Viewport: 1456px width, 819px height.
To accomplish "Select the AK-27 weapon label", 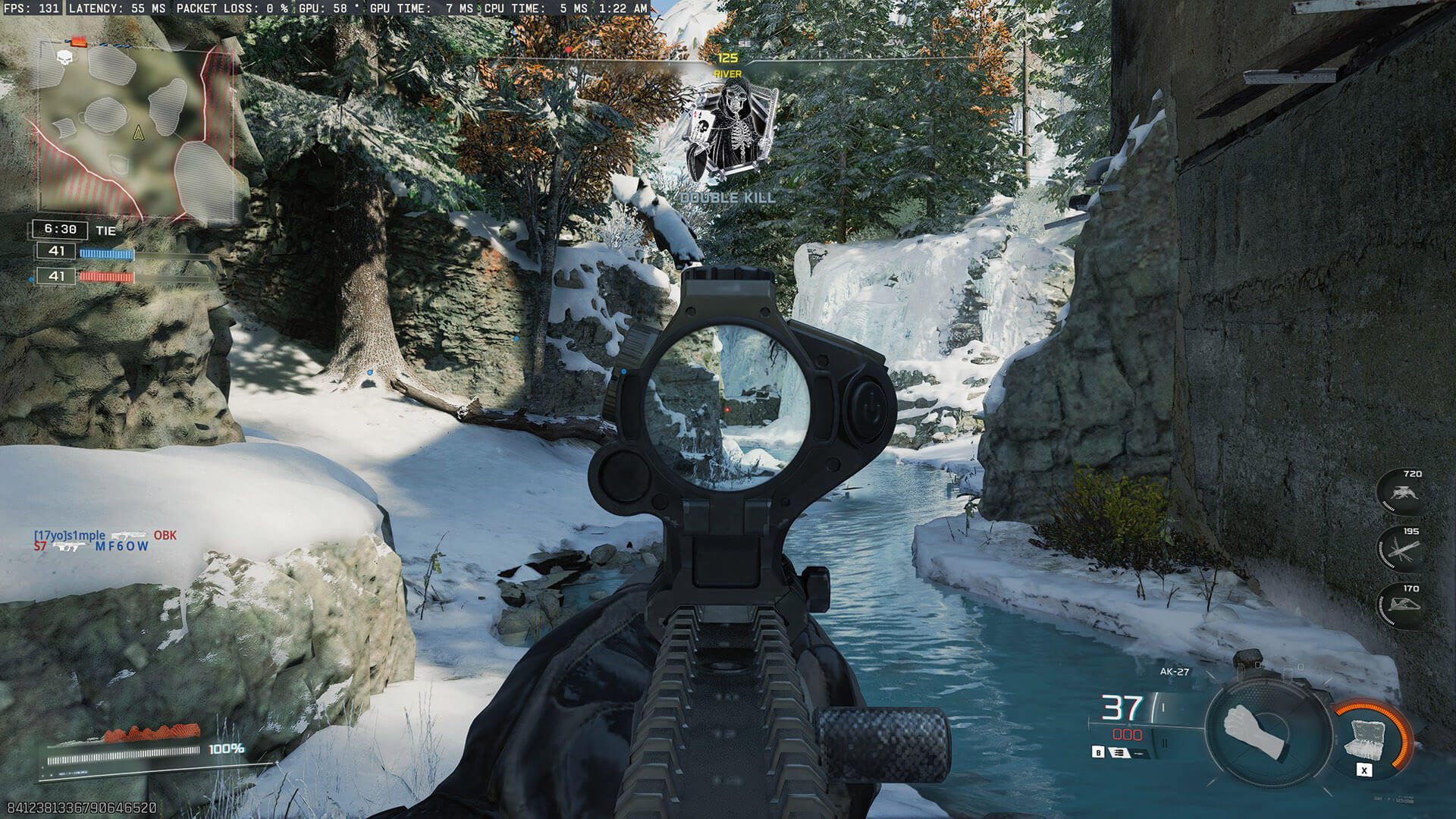I will pos(1174,671).
